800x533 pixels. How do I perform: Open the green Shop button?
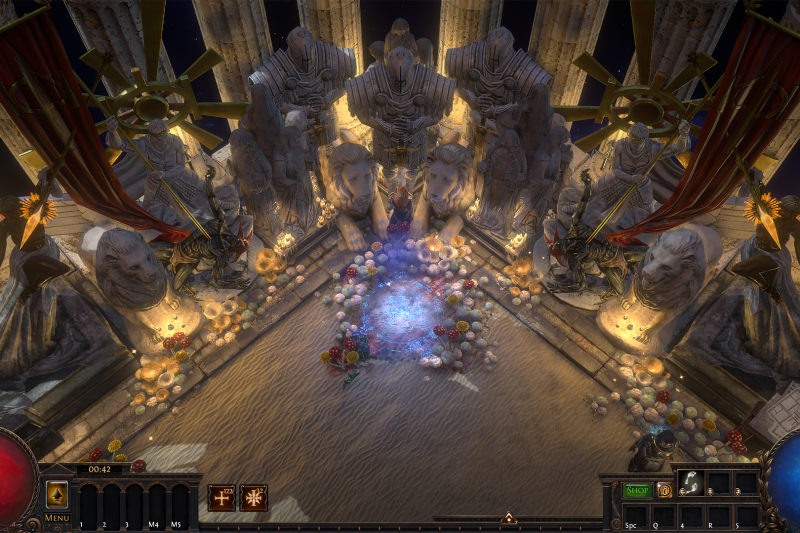pos(637,490)
